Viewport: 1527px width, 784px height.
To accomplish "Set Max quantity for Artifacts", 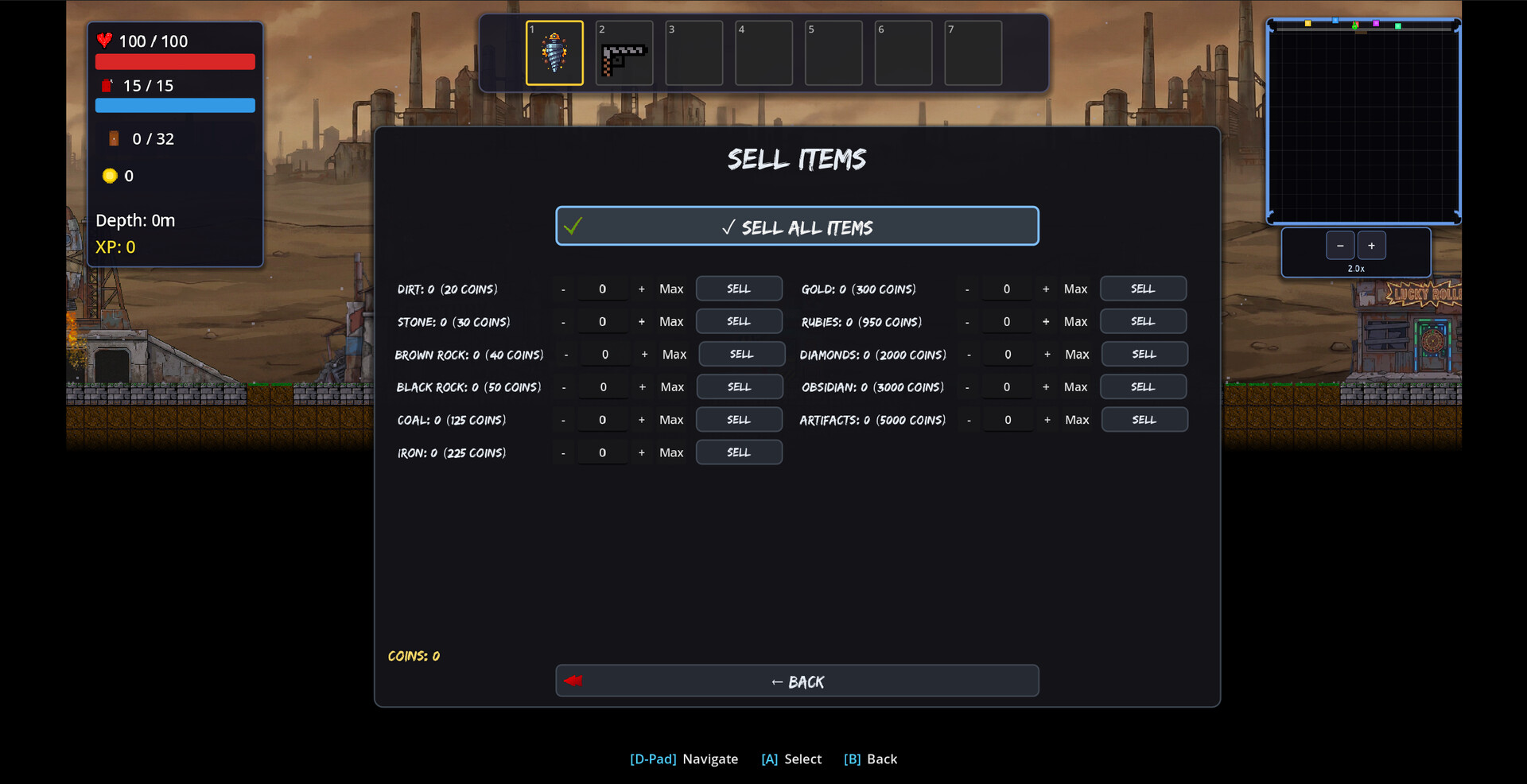I will pyautogui.click(x=1078, y=419).
